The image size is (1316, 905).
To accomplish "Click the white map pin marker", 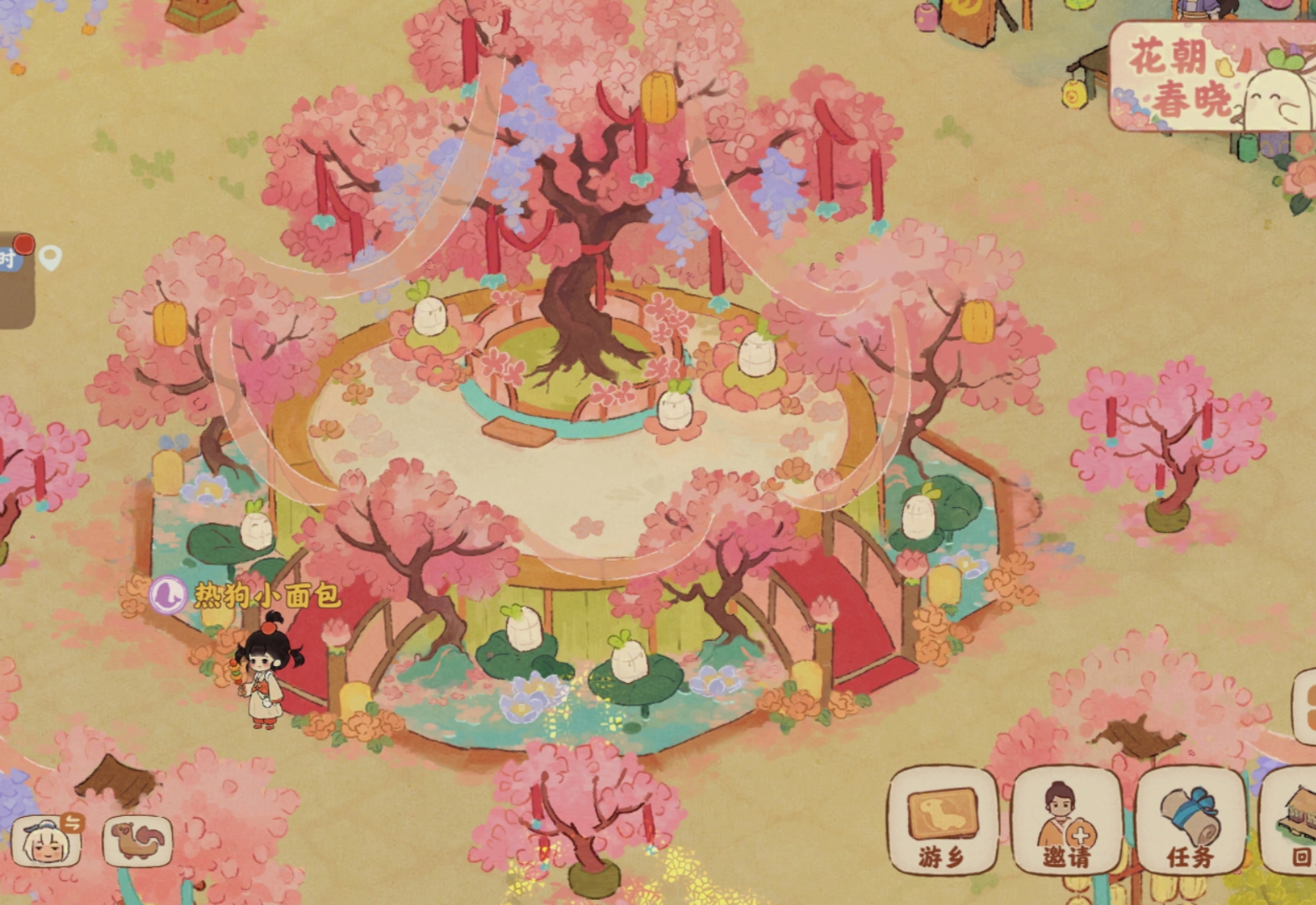I will (50, 258).
